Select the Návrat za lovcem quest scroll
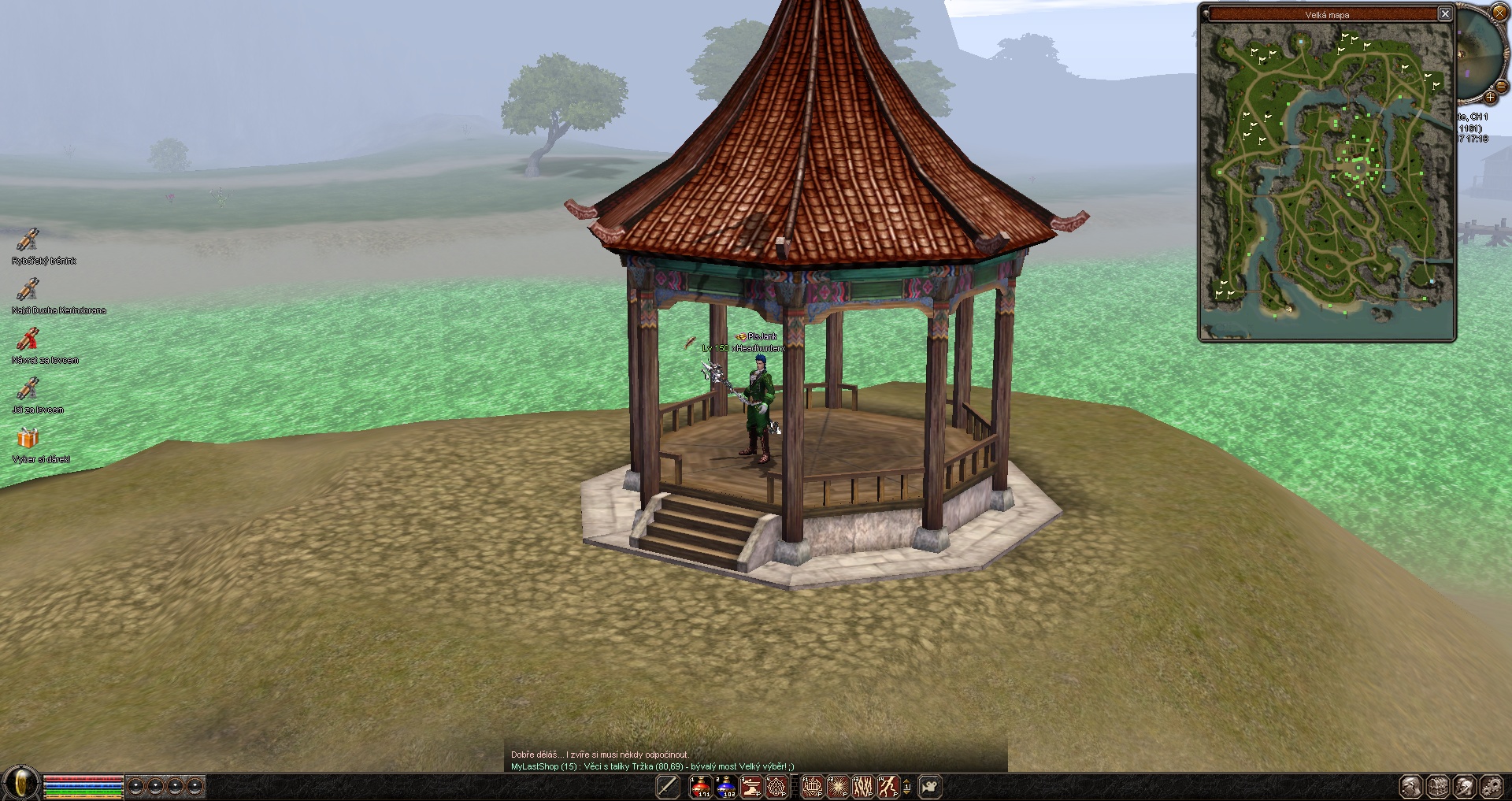 tap(28, 339)
